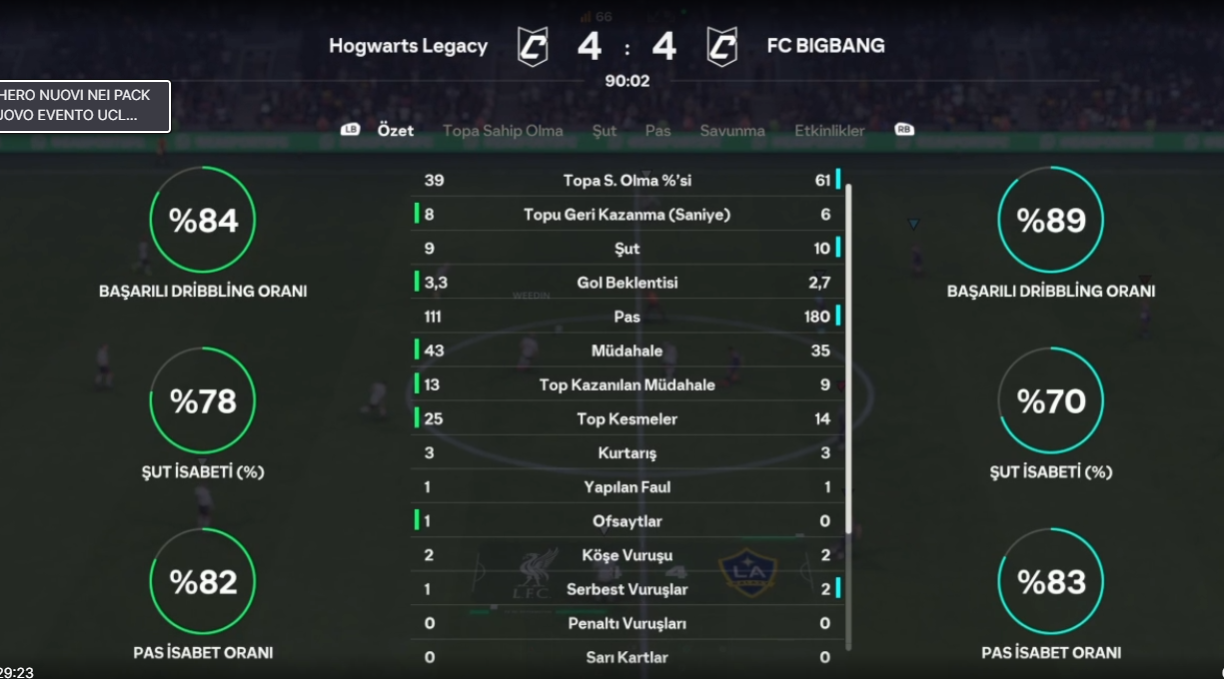Show the Pas statistics tab
This screenshot has height=679, width=1224.
(658, 131)
